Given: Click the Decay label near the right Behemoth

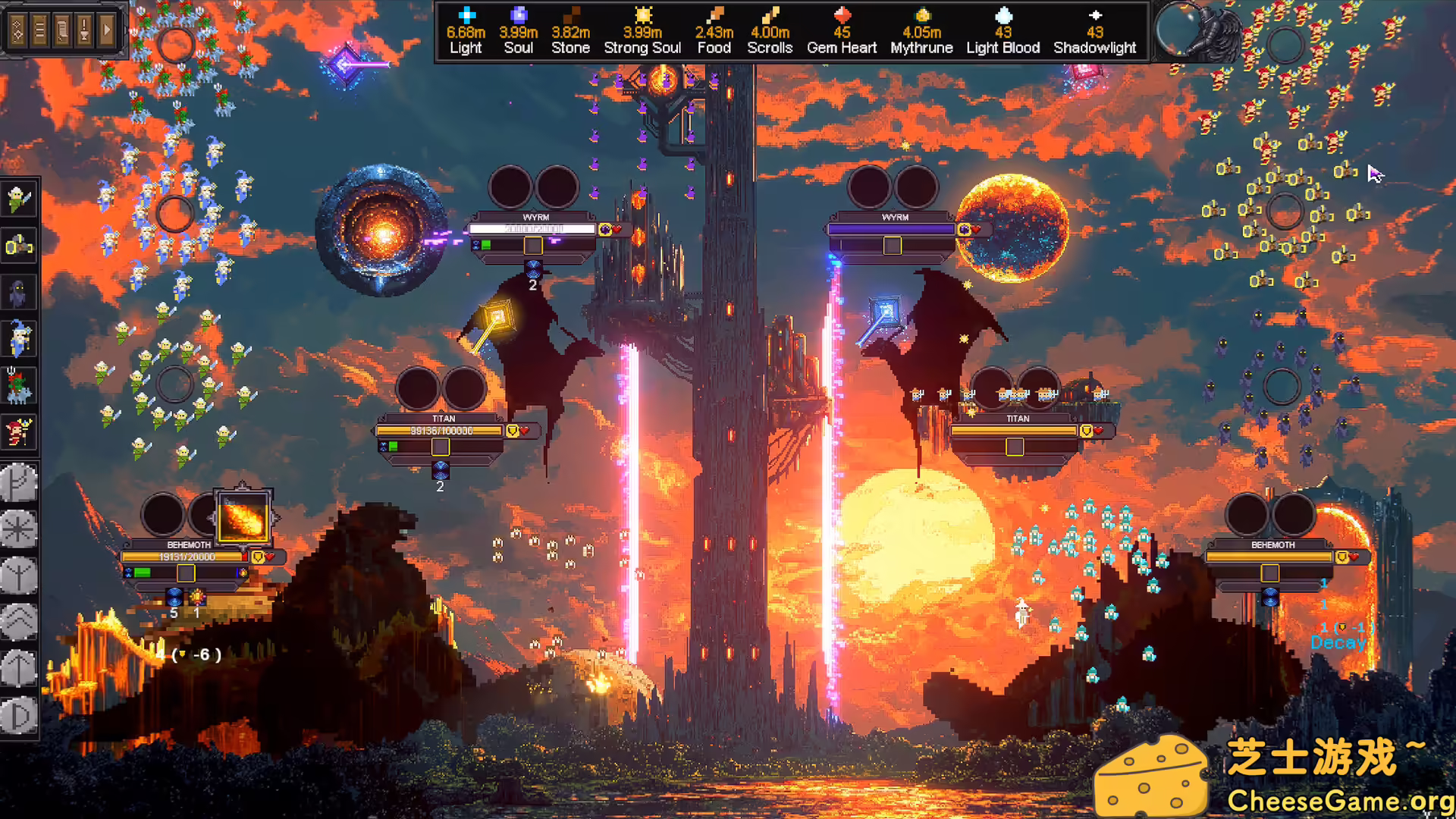Looking at the screenshot, I should pyautogui.click(x=1338, y=642).
